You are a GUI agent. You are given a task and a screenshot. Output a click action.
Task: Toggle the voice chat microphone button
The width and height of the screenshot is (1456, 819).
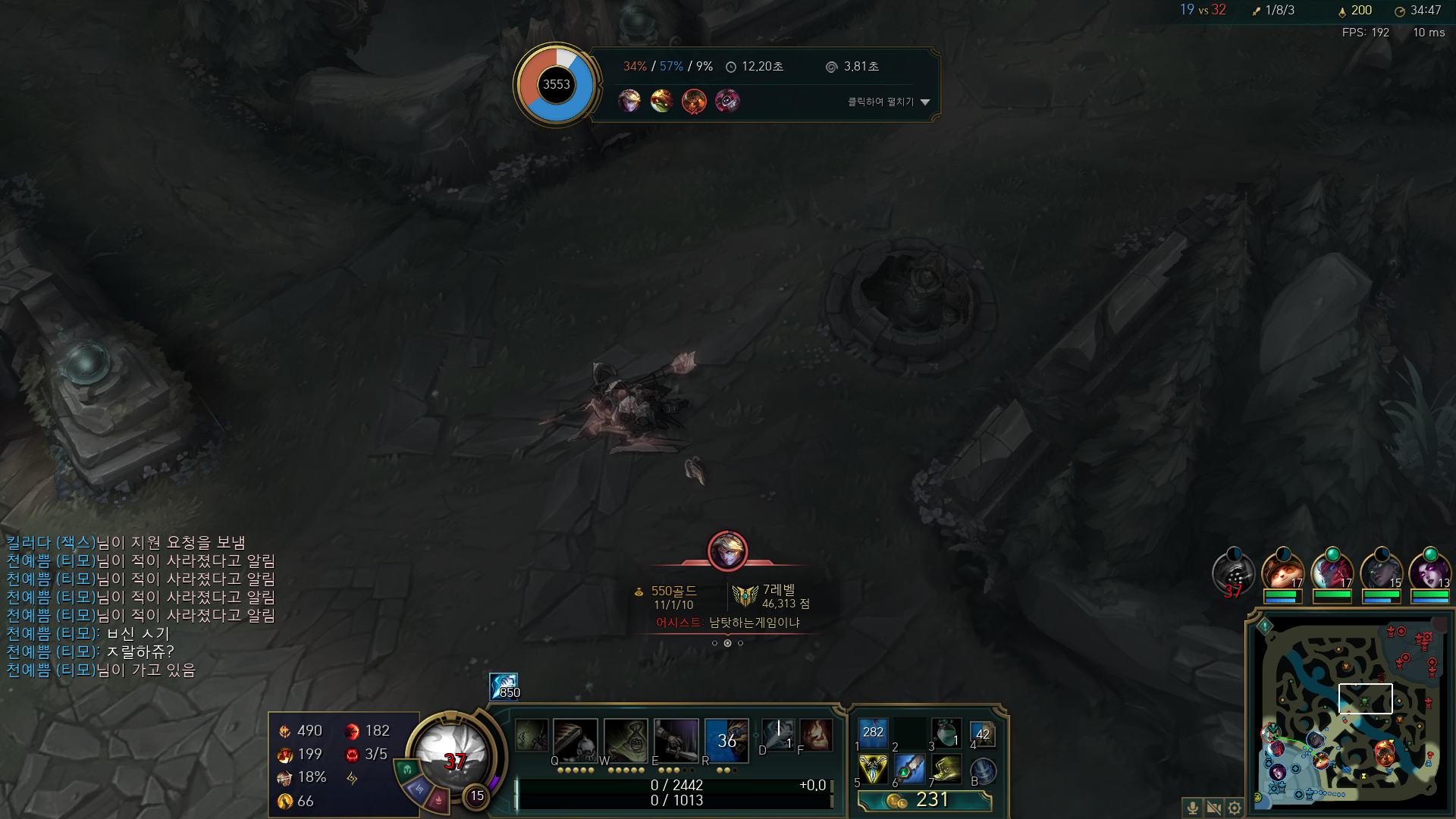pos(1192,808)
